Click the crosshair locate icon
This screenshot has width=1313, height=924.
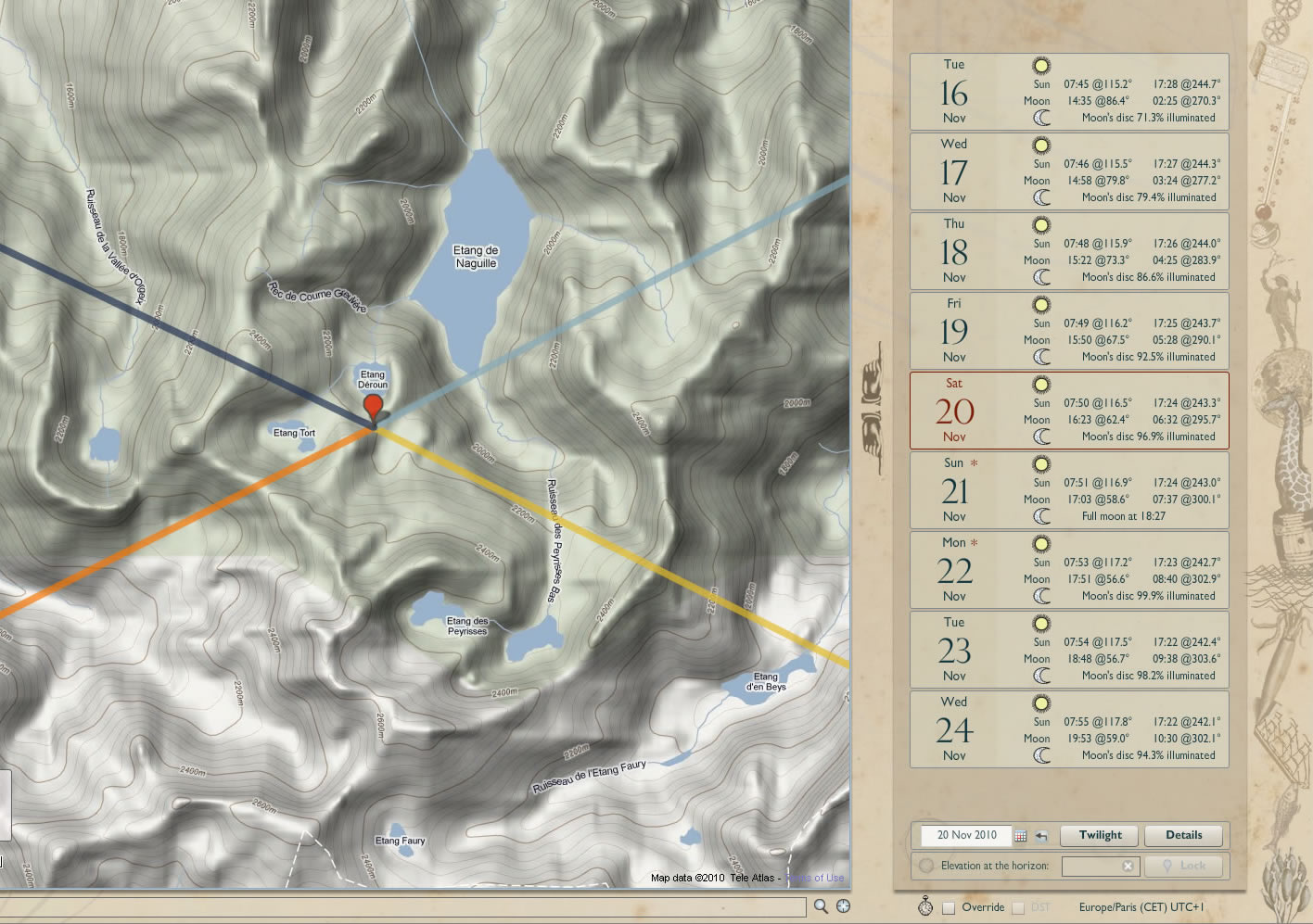tap(843, 906)
